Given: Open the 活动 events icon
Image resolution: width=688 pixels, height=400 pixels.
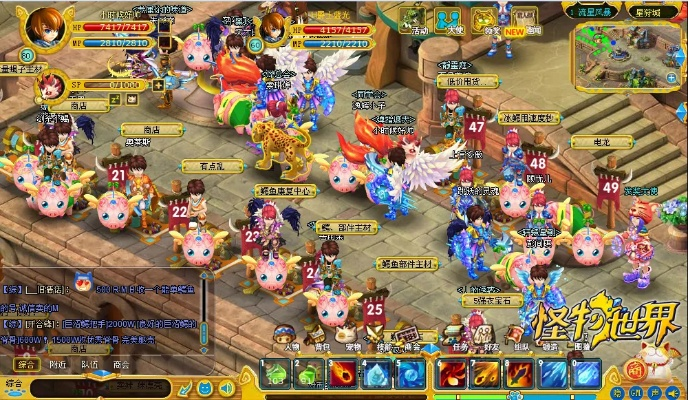Looking at the screenshot, I should (x=414, y=20).
